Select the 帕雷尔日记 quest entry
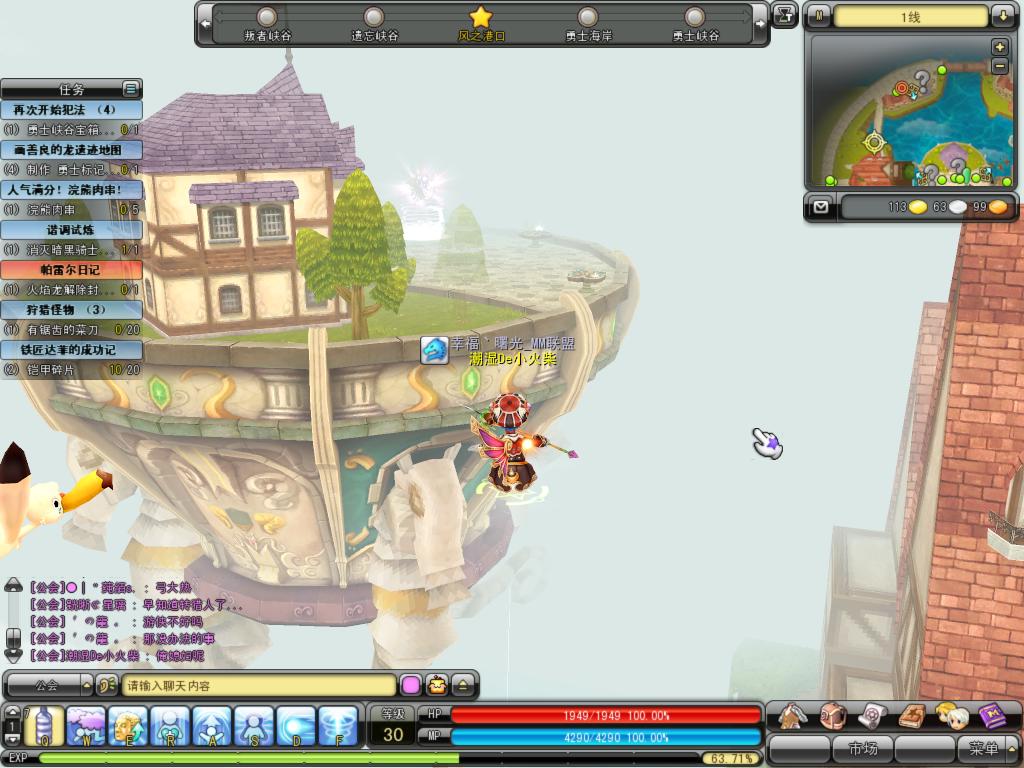 tap(71, 270)
